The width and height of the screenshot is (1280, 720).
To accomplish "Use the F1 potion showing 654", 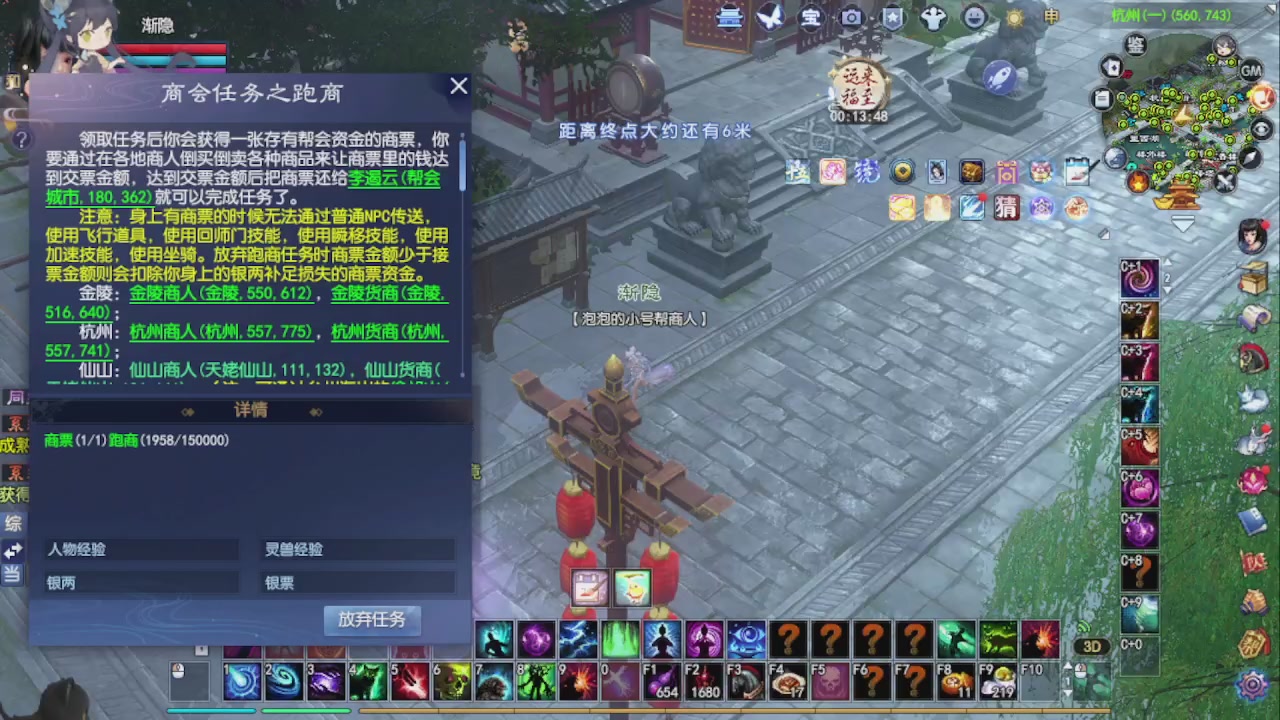I will click(661, 680).
